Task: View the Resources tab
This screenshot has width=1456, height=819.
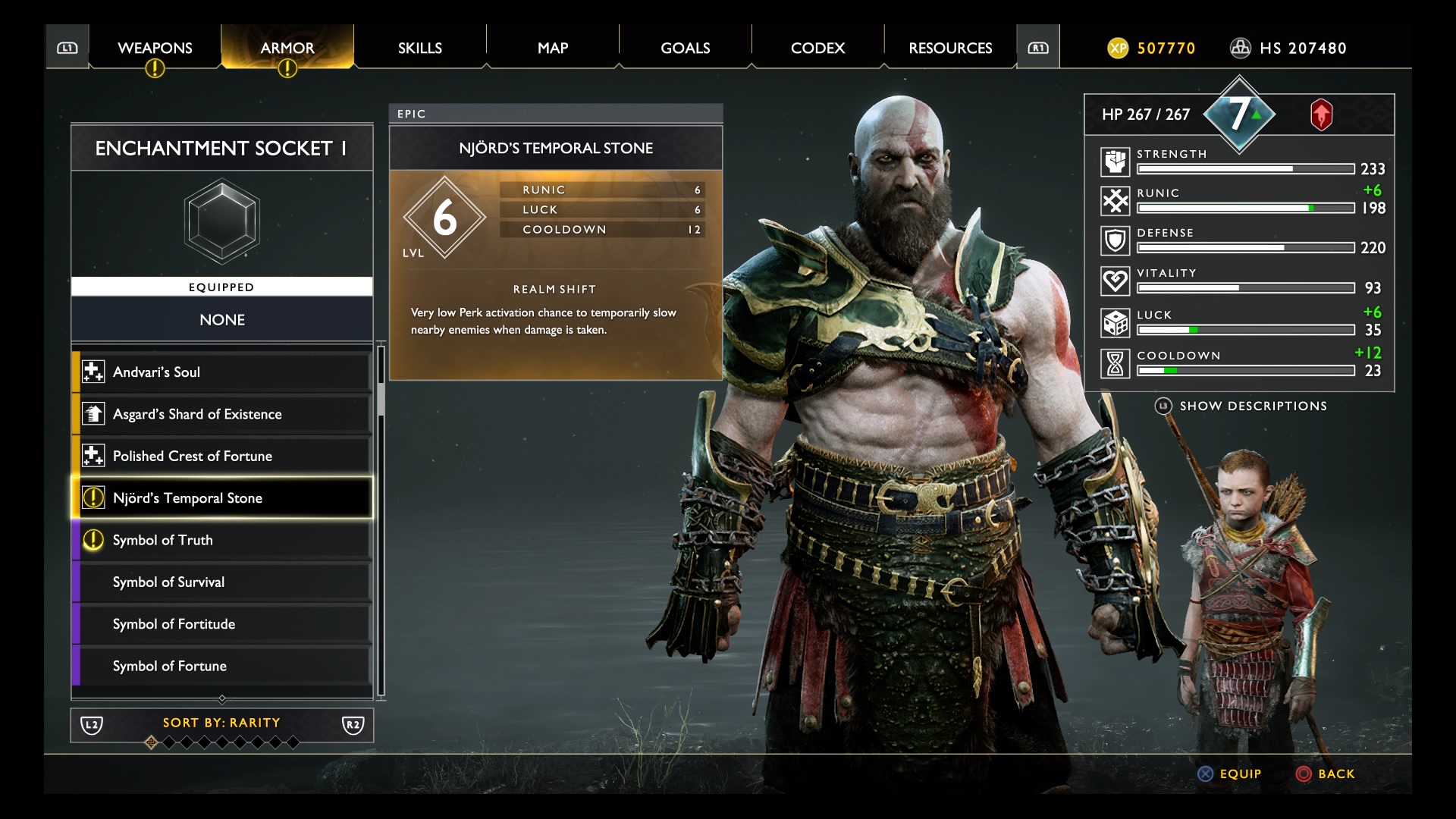Action: click(950, 48)
